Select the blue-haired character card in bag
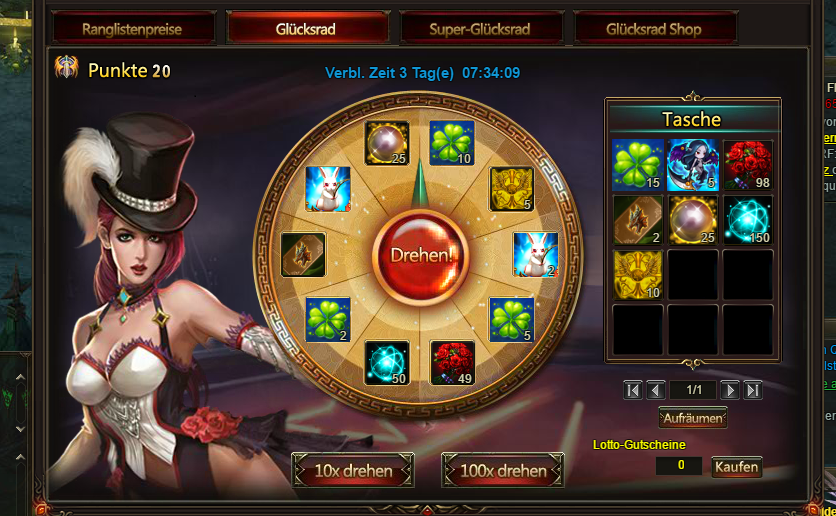Viewport: 836px width, 516px height. 692,164
